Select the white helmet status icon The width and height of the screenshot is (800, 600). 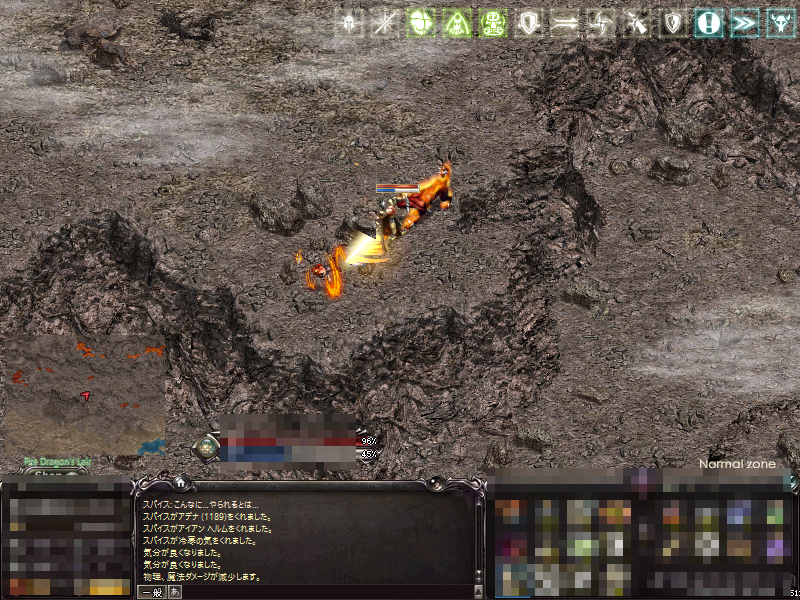point(349,23)
